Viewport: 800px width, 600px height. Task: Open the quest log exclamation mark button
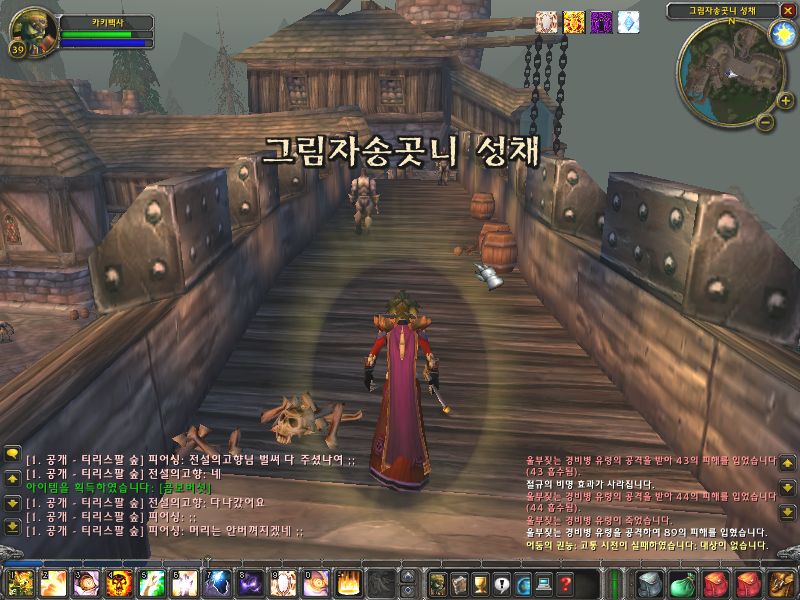tap(502, 583)
